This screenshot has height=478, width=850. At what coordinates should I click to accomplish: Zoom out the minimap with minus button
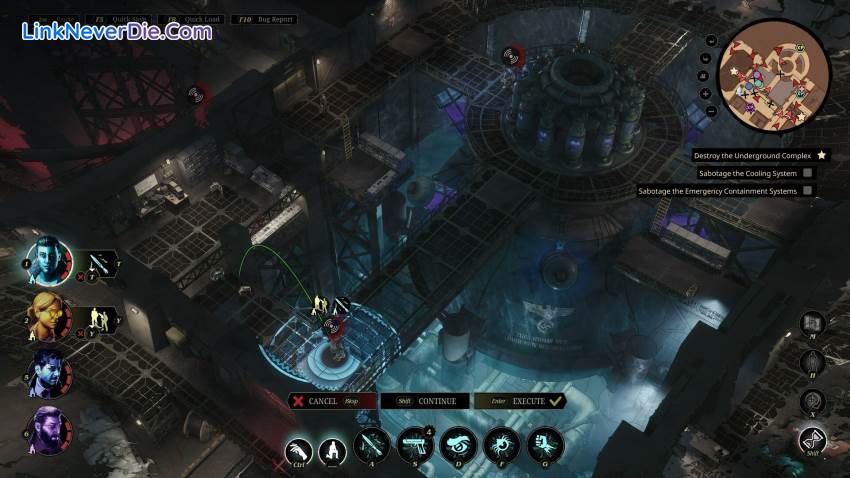click(x=711, y=111)
